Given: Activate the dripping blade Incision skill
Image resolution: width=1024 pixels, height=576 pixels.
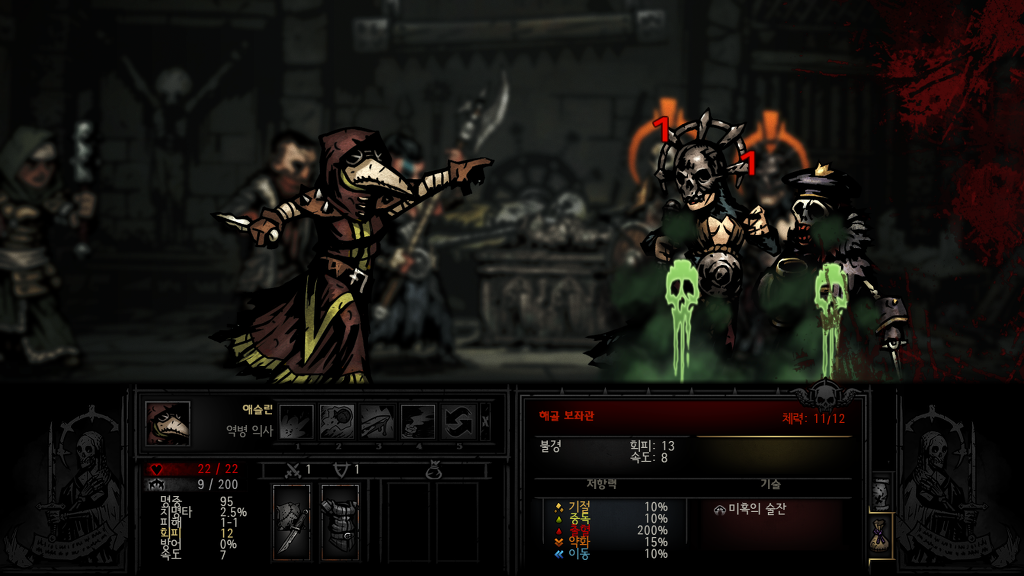Looking at the screenshot, I should [x=377, y=422].
